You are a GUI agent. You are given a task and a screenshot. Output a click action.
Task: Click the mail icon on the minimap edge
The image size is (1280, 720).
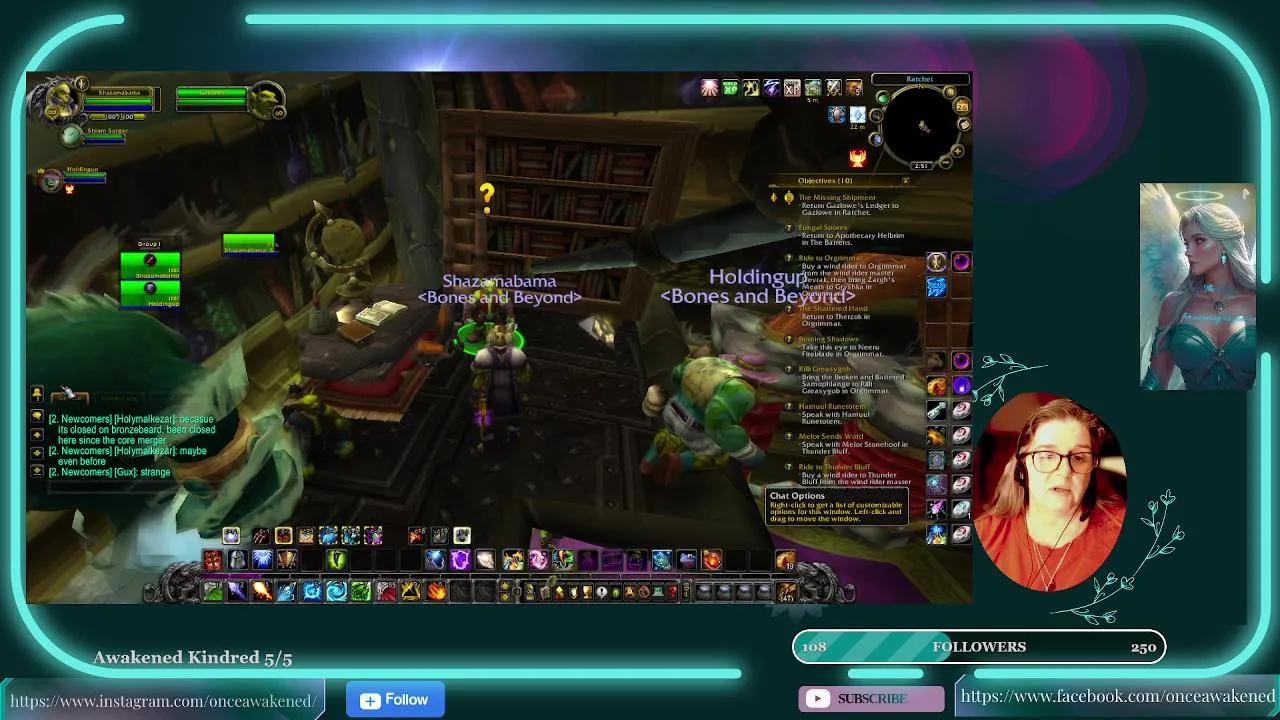click(964, 124)
